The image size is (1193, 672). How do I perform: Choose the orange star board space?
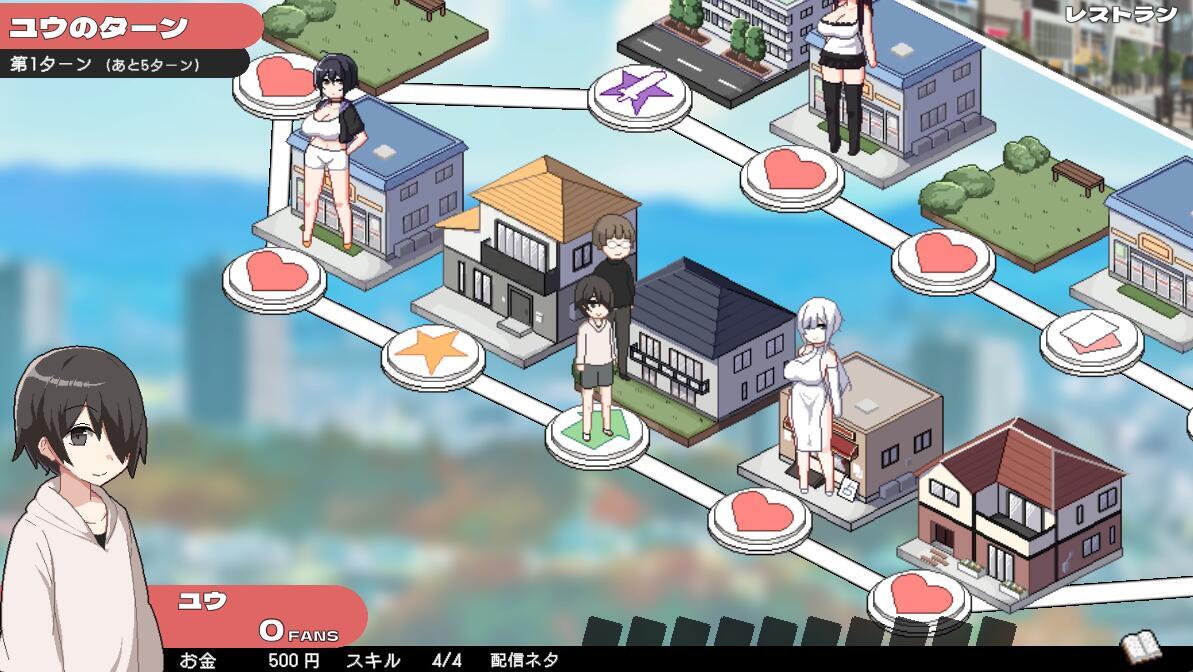coord(432,350)
